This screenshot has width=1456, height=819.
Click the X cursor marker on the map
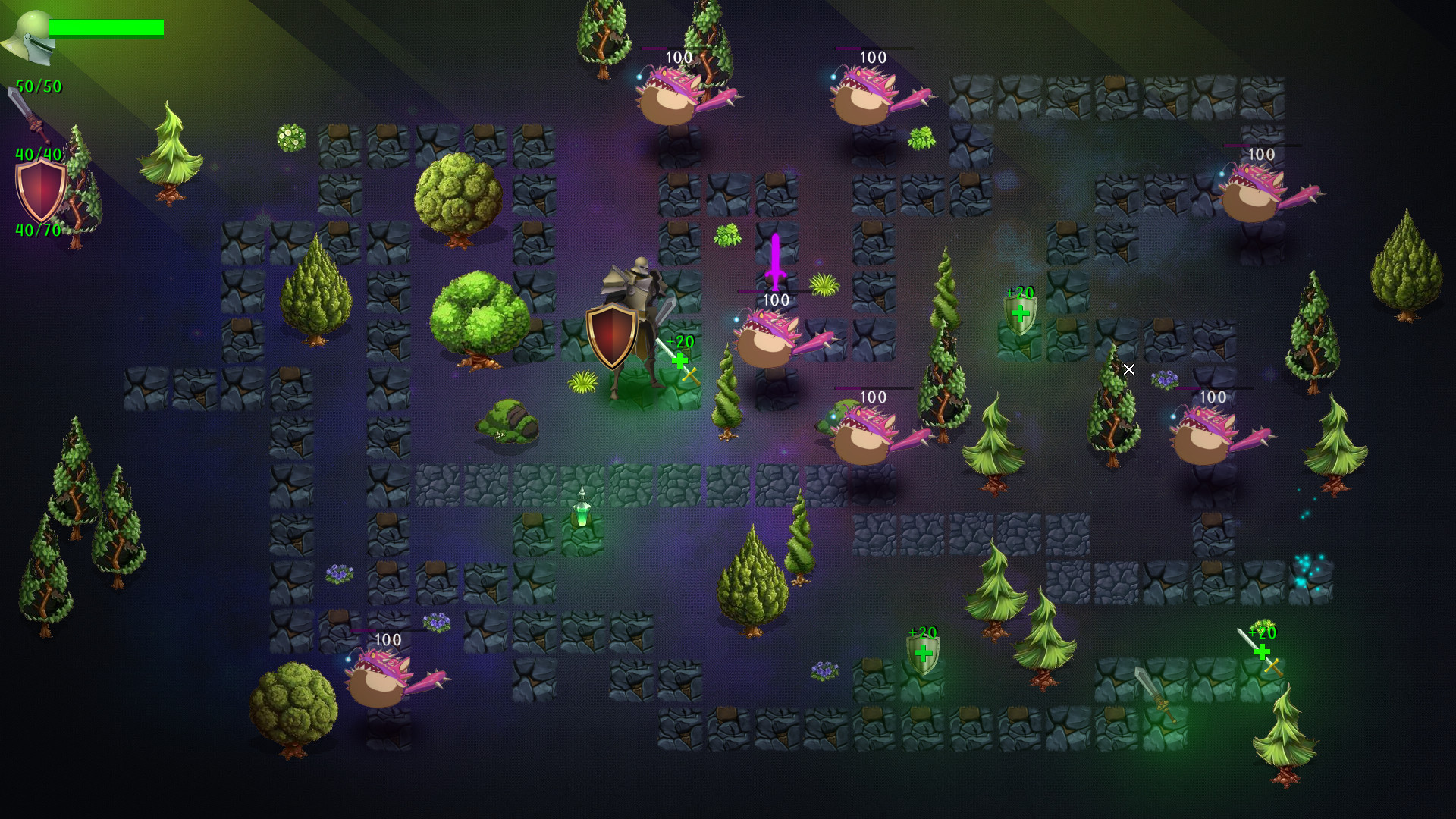click(1129, 369)
